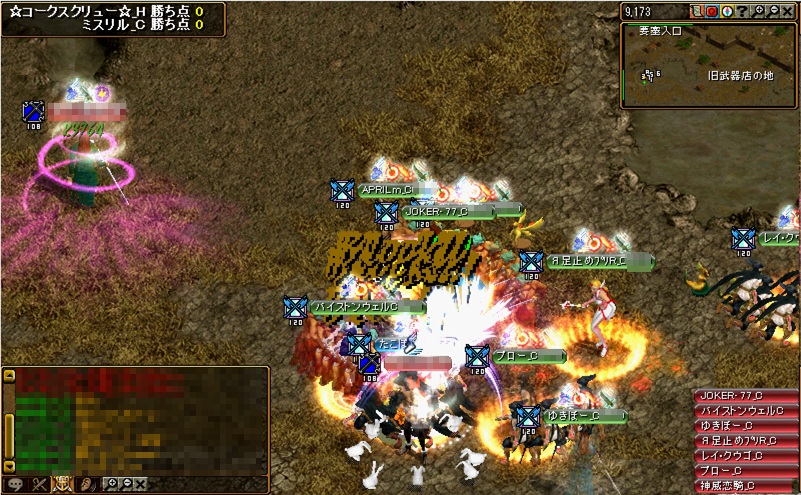Open help with the question mark icon
The width and height of the screenshot is (801, 495).
[x=742, y=11]
